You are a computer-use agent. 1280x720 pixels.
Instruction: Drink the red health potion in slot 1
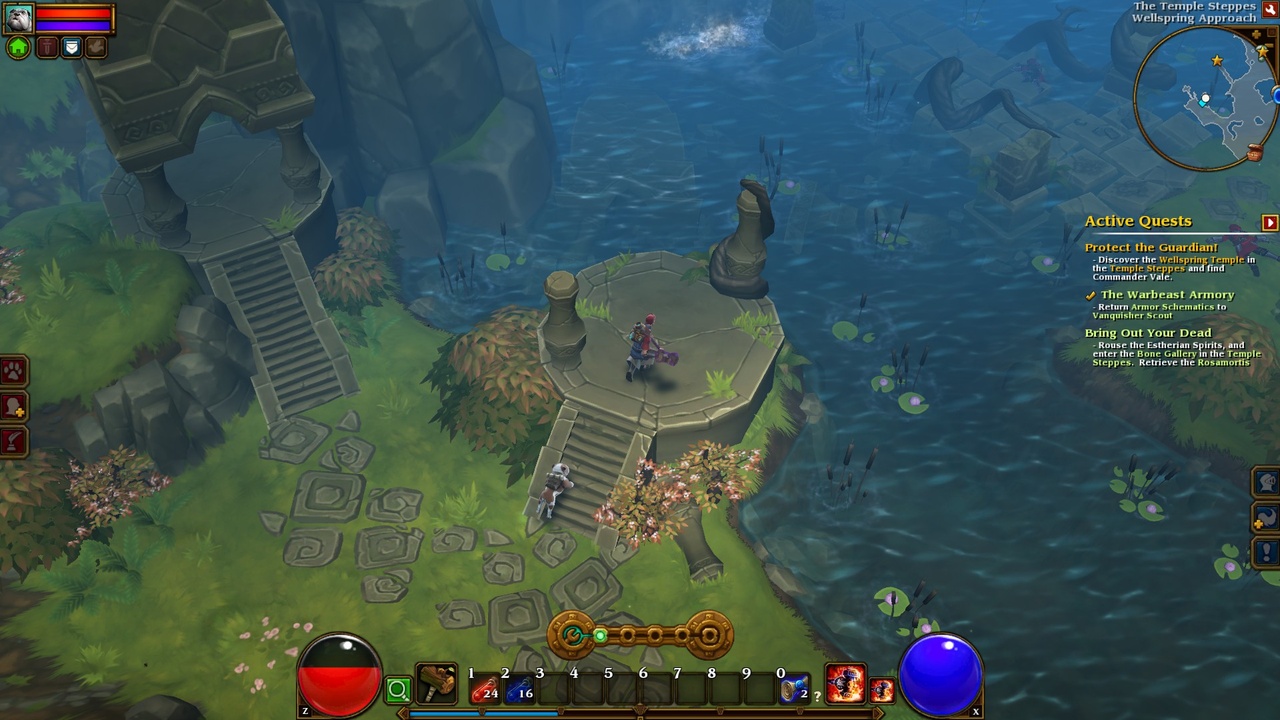point(484,688)
